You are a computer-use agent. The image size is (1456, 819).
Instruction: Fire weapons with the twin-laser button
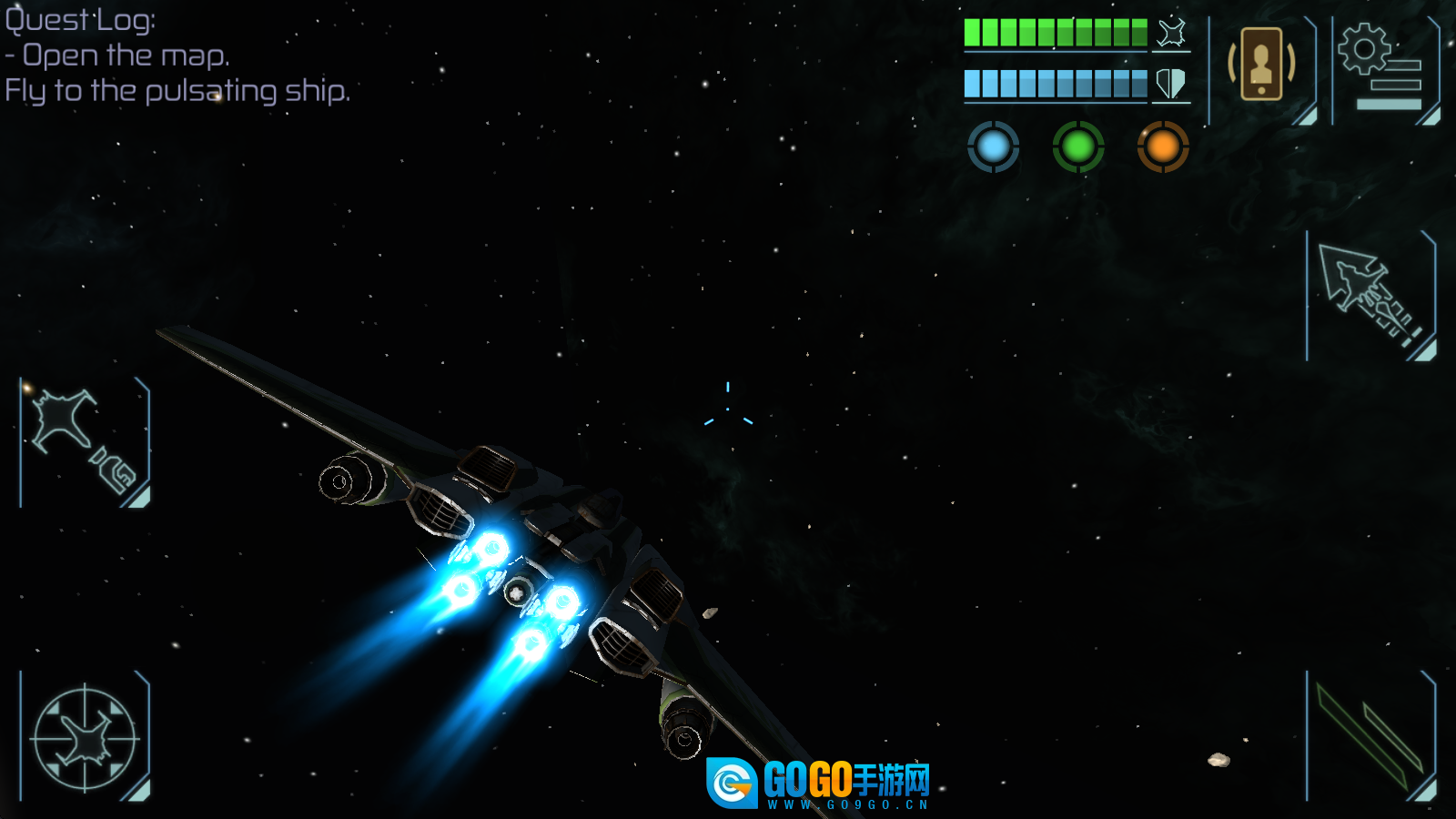tap(1370, 737)
